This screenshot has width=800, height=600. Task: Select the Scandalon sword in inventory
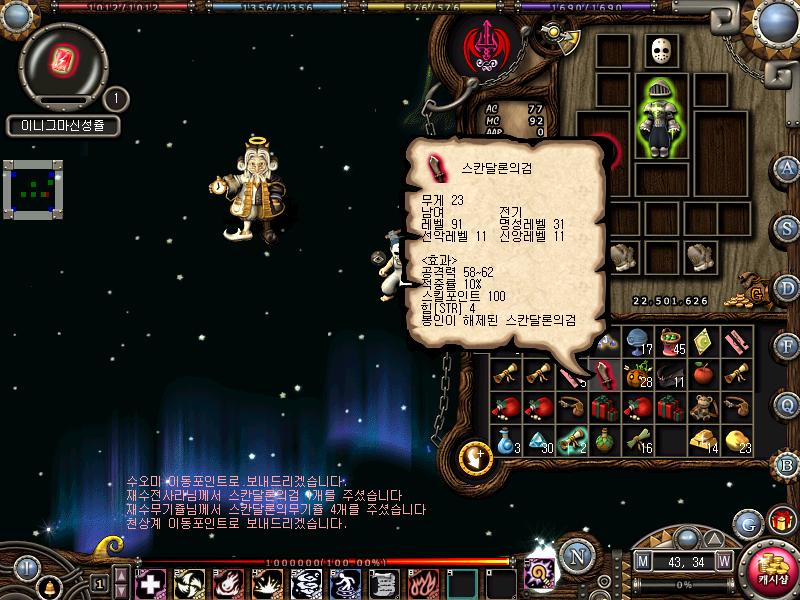tap(605, 374)
